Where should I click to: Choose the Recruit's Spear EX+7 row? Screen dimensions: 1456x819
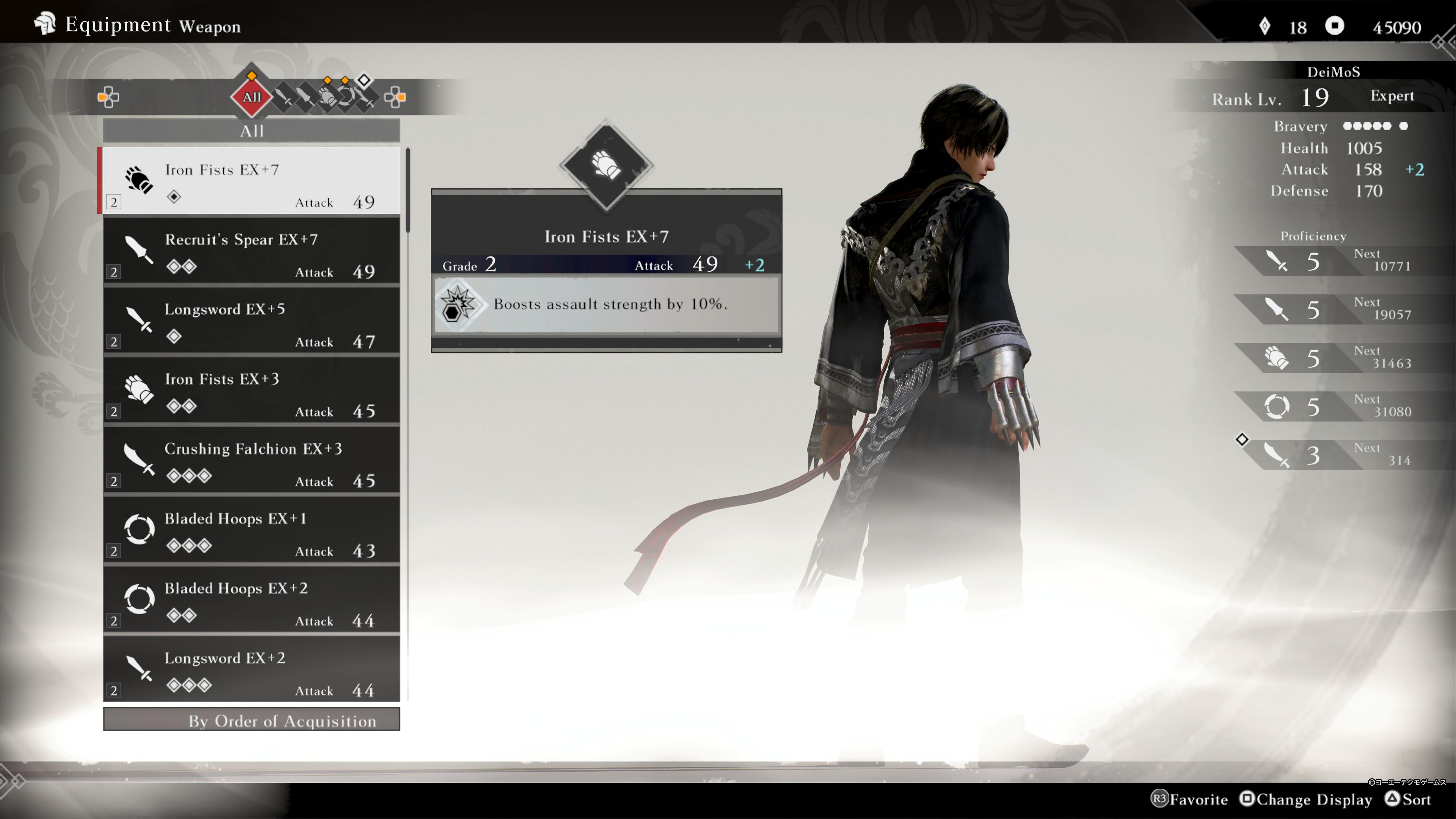(251, 251)
